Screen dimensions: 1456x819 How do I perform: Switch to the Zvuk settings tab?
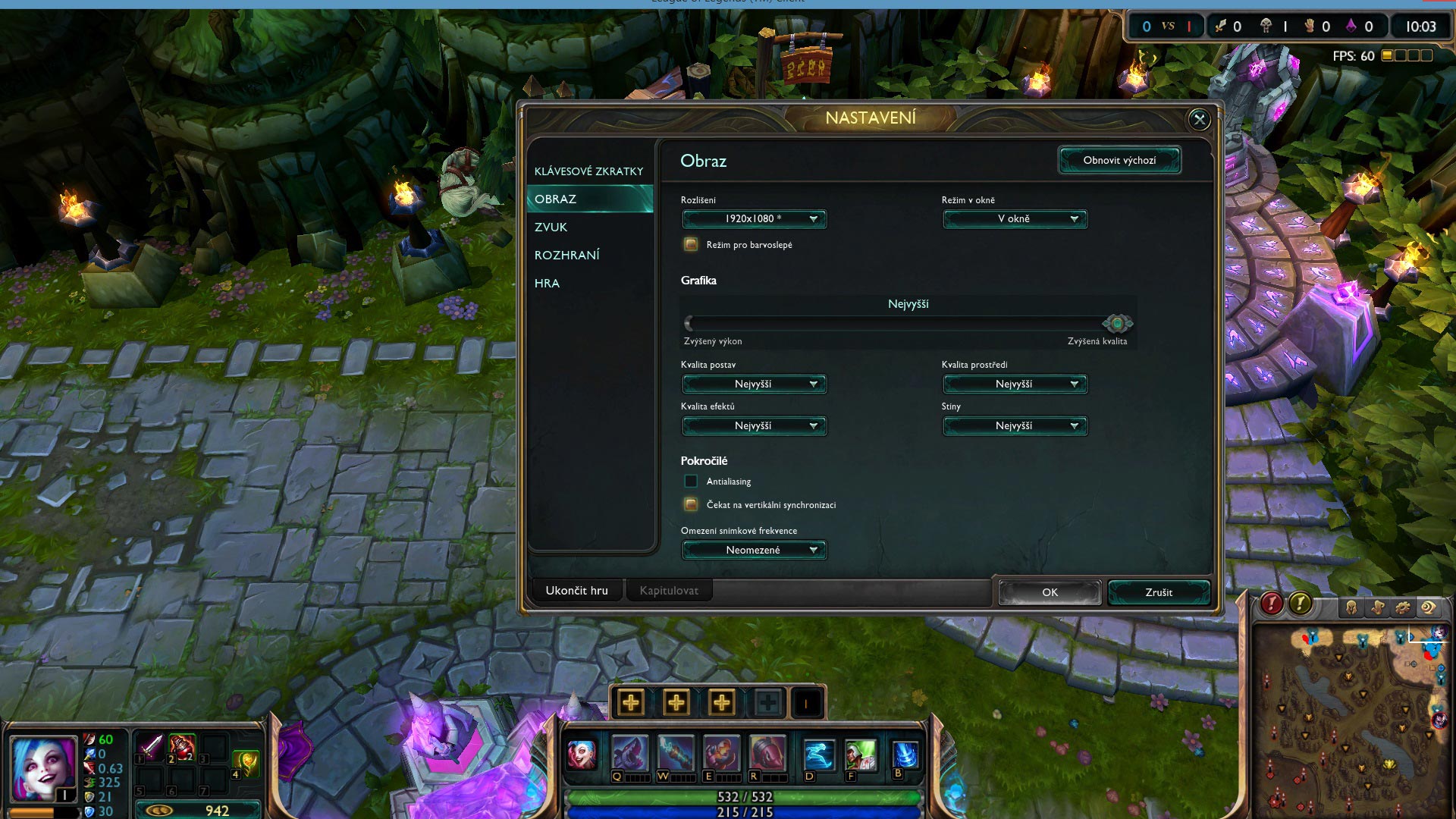click(x=551, y=227)
